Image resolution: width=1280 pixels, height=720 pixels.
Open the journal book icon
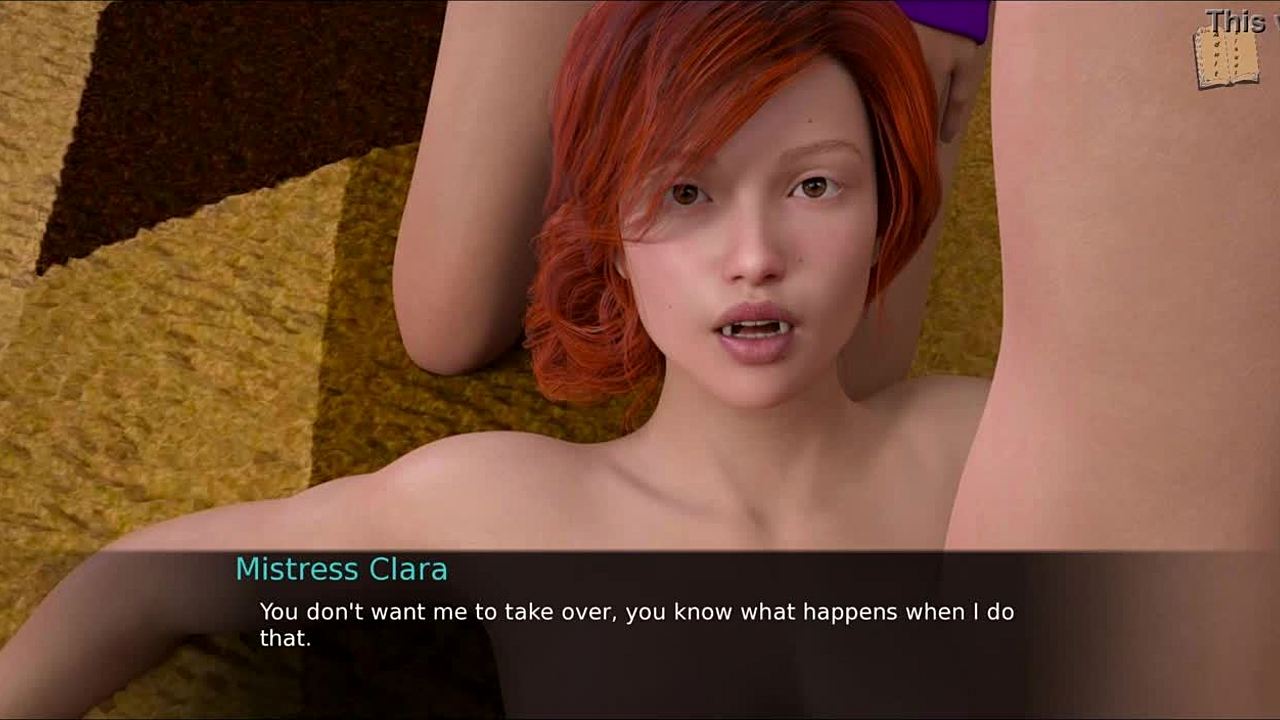click(1225, 58)
